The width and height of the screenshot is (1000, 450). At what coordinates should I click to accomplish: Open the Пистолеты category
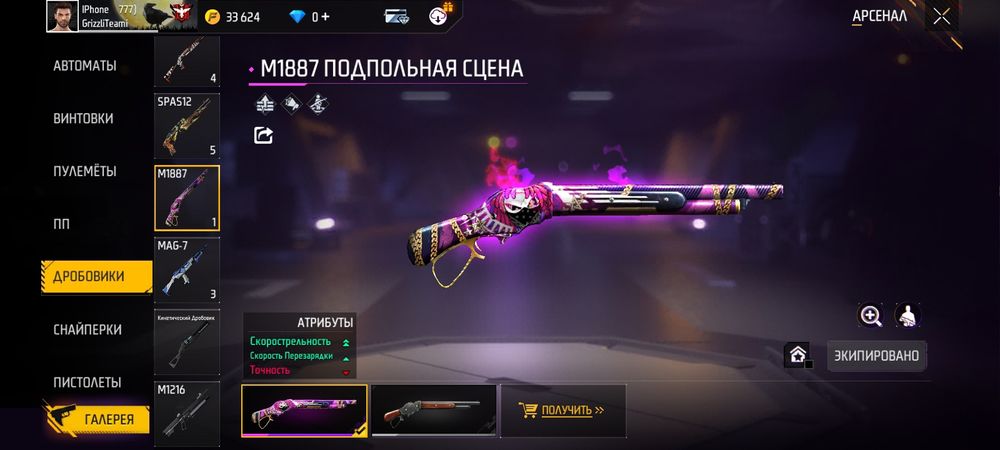point(87,382)
